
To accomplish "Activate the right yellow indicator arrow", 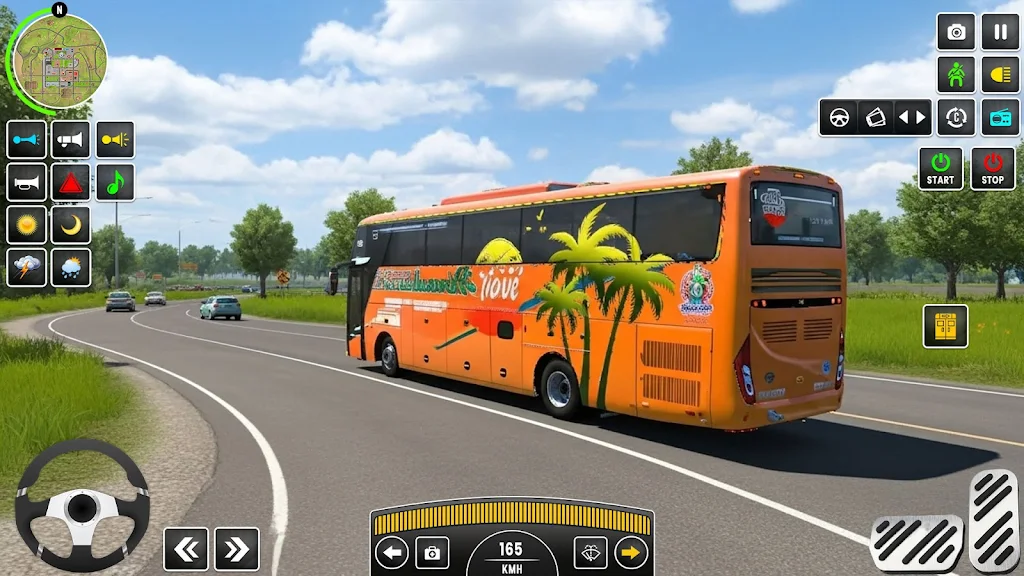I will [x=631, y=552].
